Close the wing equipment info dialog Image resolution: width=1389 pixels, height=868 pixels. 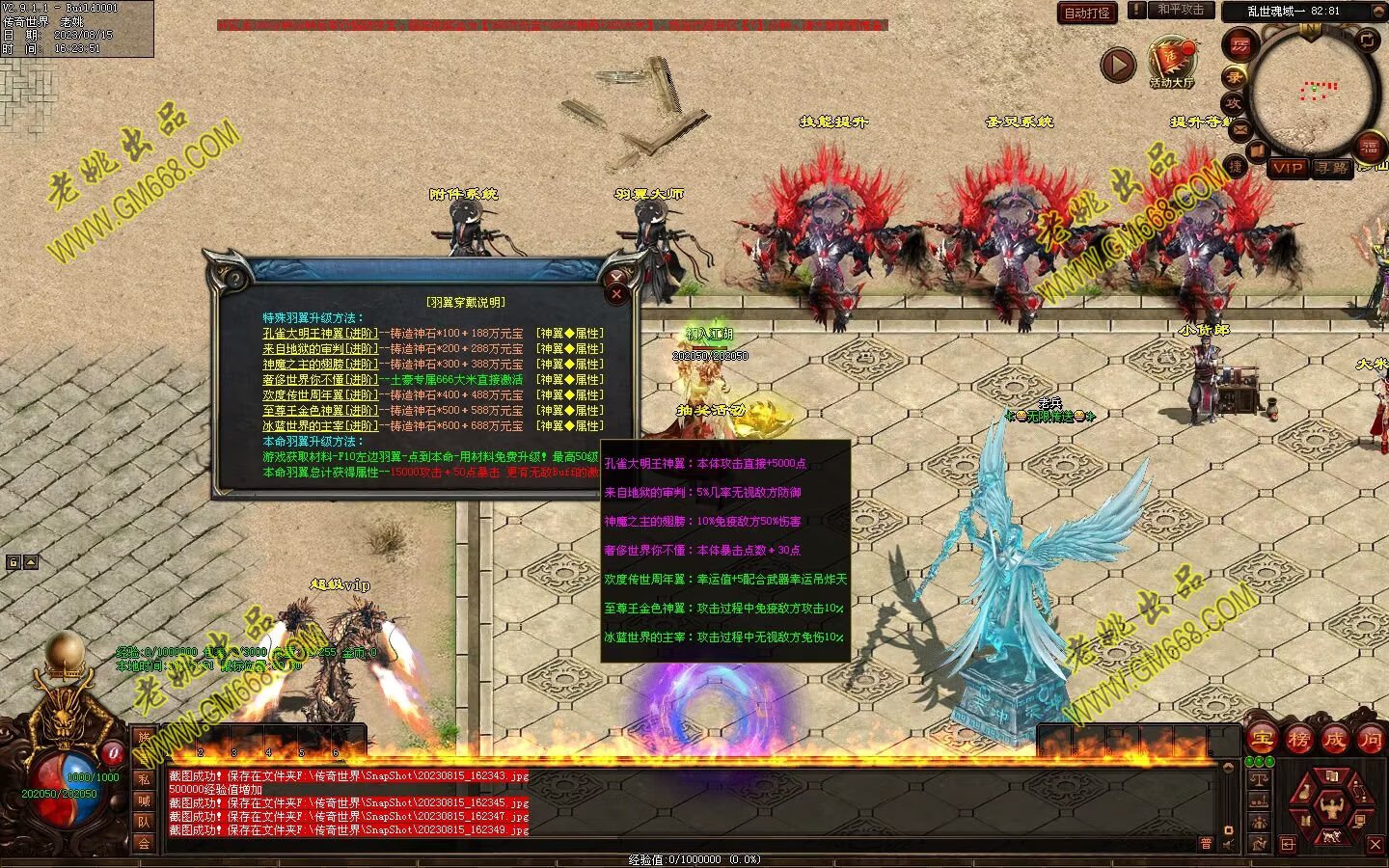[x=616, y=294]
